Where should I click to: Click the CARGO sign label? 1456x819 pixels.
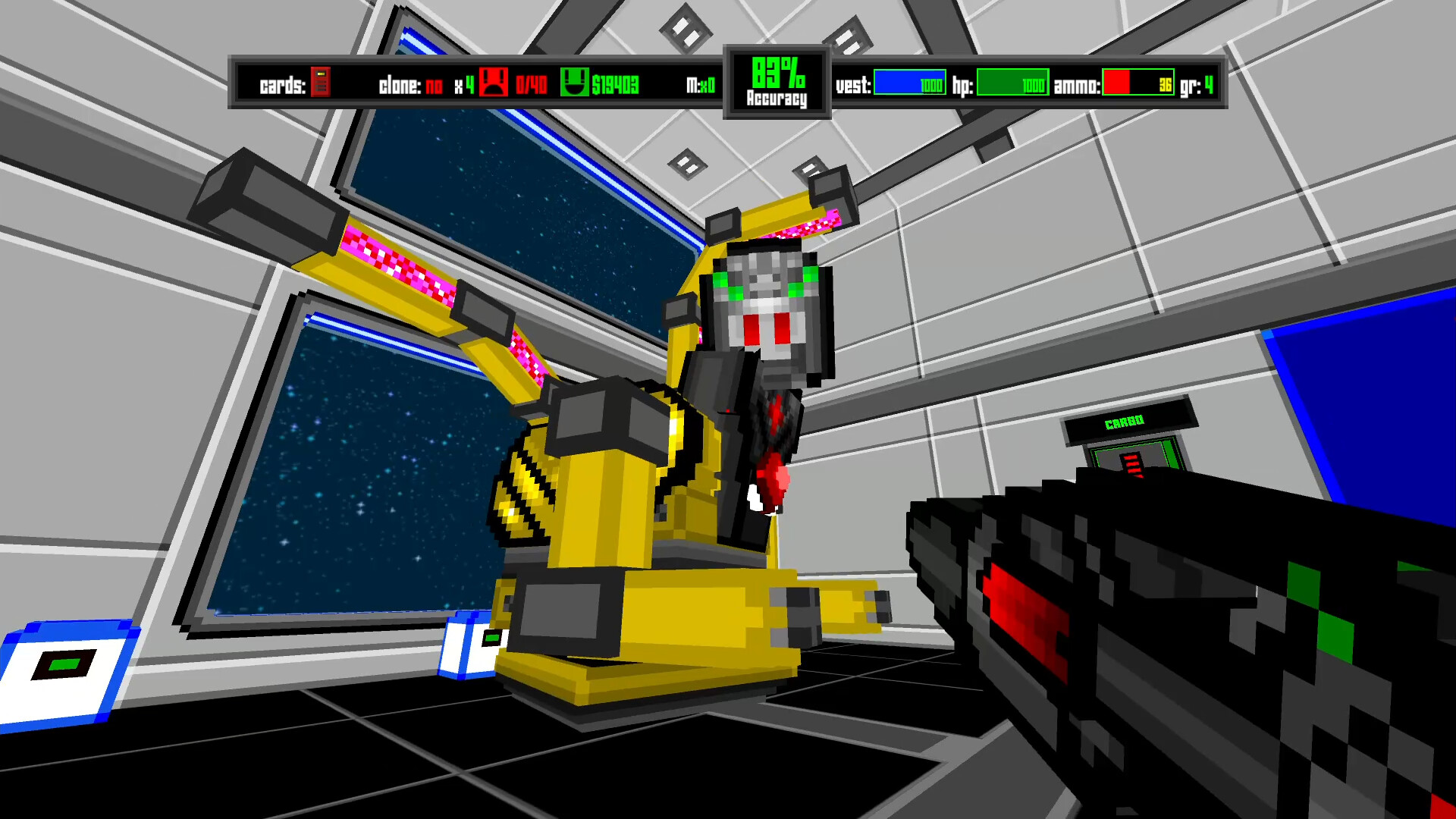click(x=1125, y=420)
